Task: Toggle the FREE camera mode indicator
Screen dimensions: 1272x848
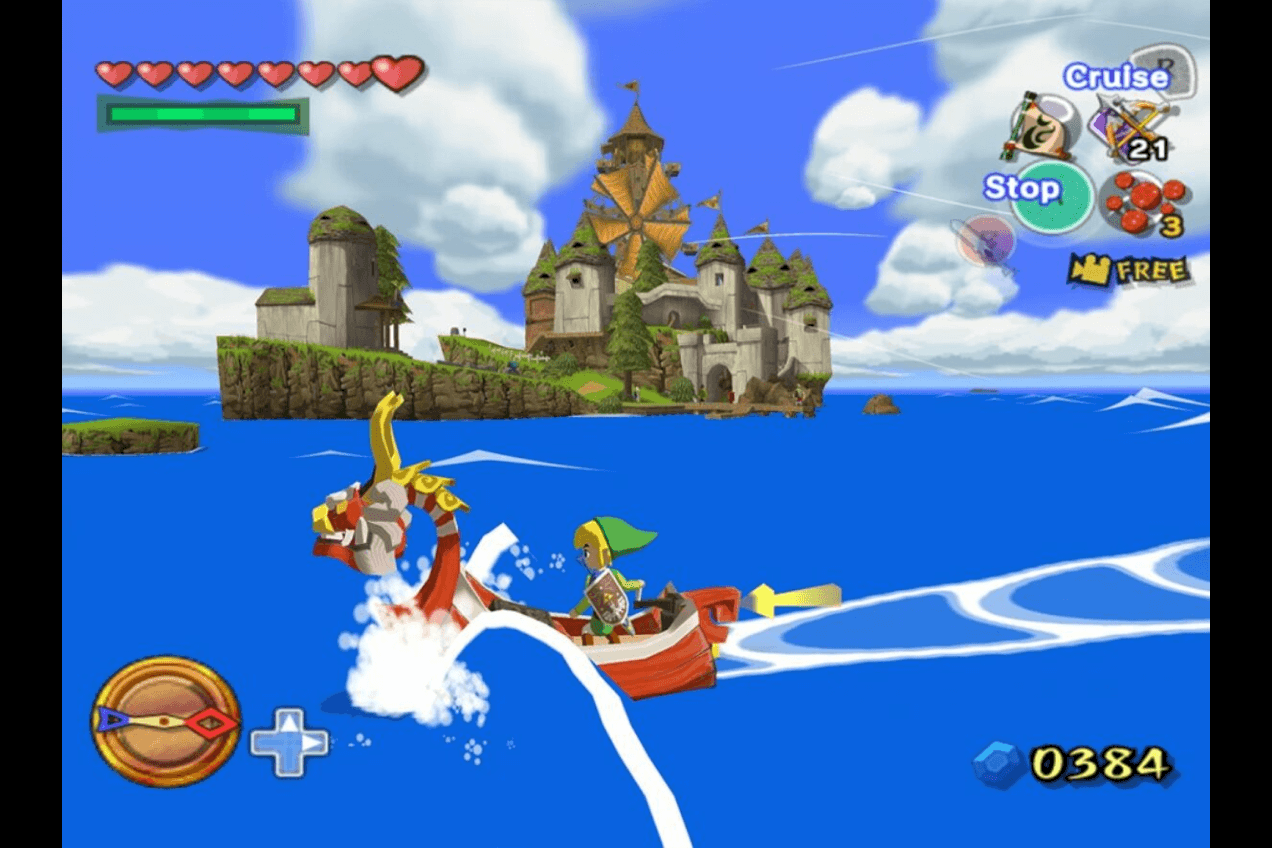Action: coord(1129,269)
